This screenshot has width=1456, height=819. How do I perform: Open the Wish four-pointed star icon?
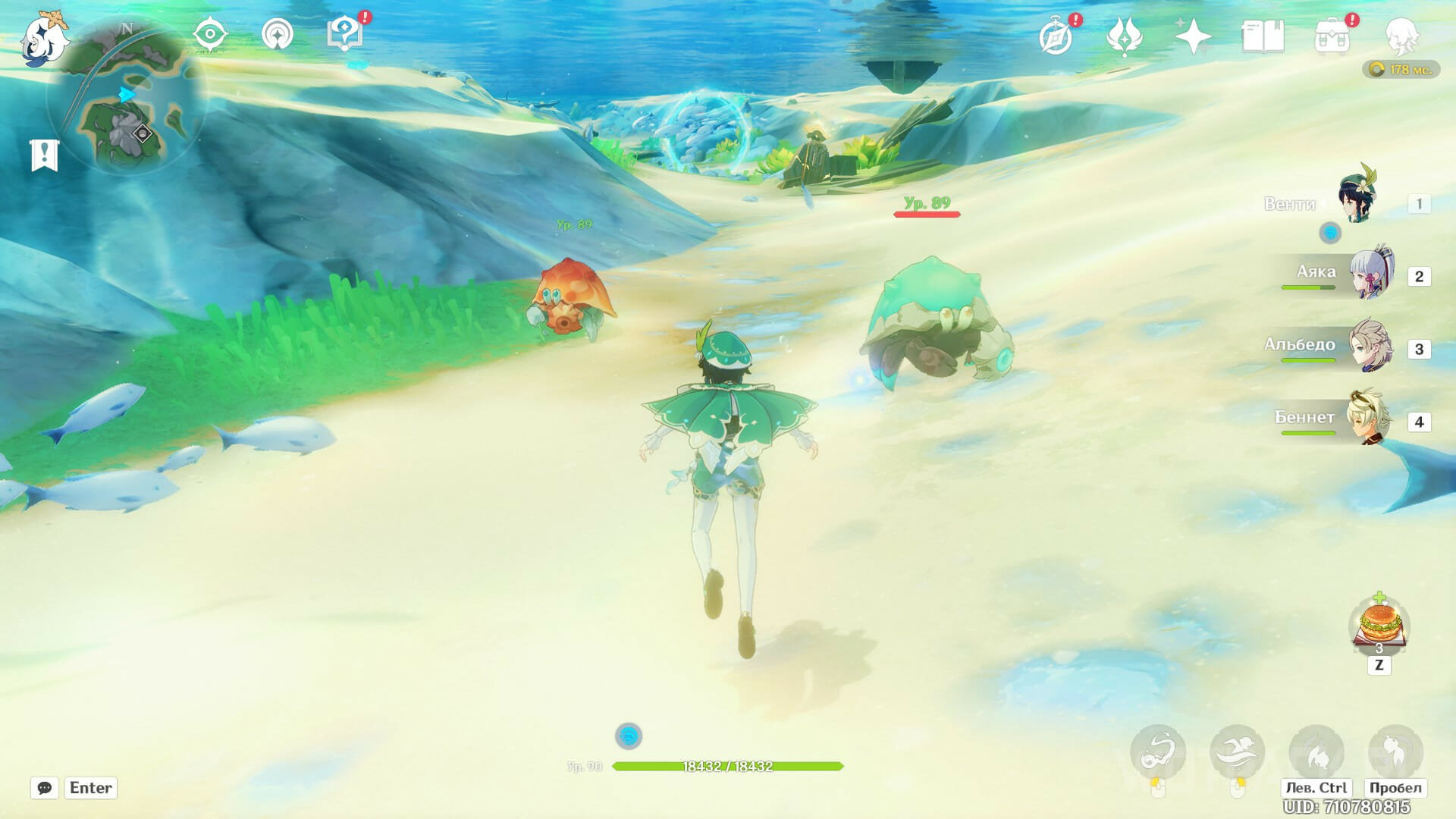(1193, 36)
